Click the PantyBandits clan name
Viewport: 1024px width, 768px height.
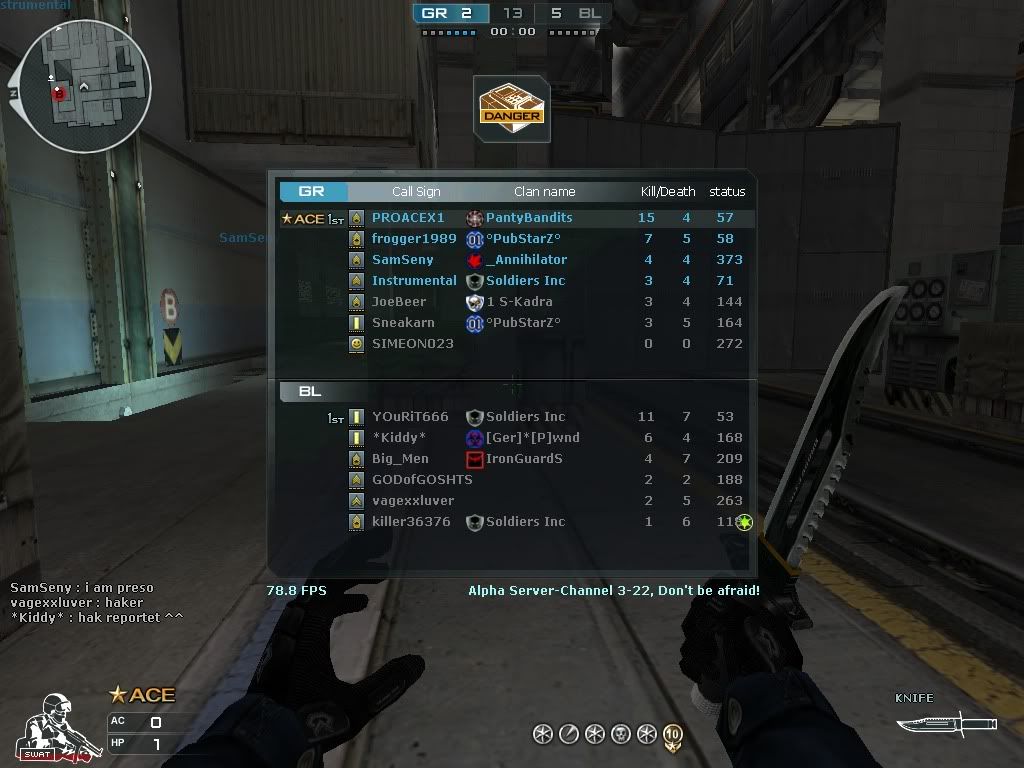click(x=529, y=218)
